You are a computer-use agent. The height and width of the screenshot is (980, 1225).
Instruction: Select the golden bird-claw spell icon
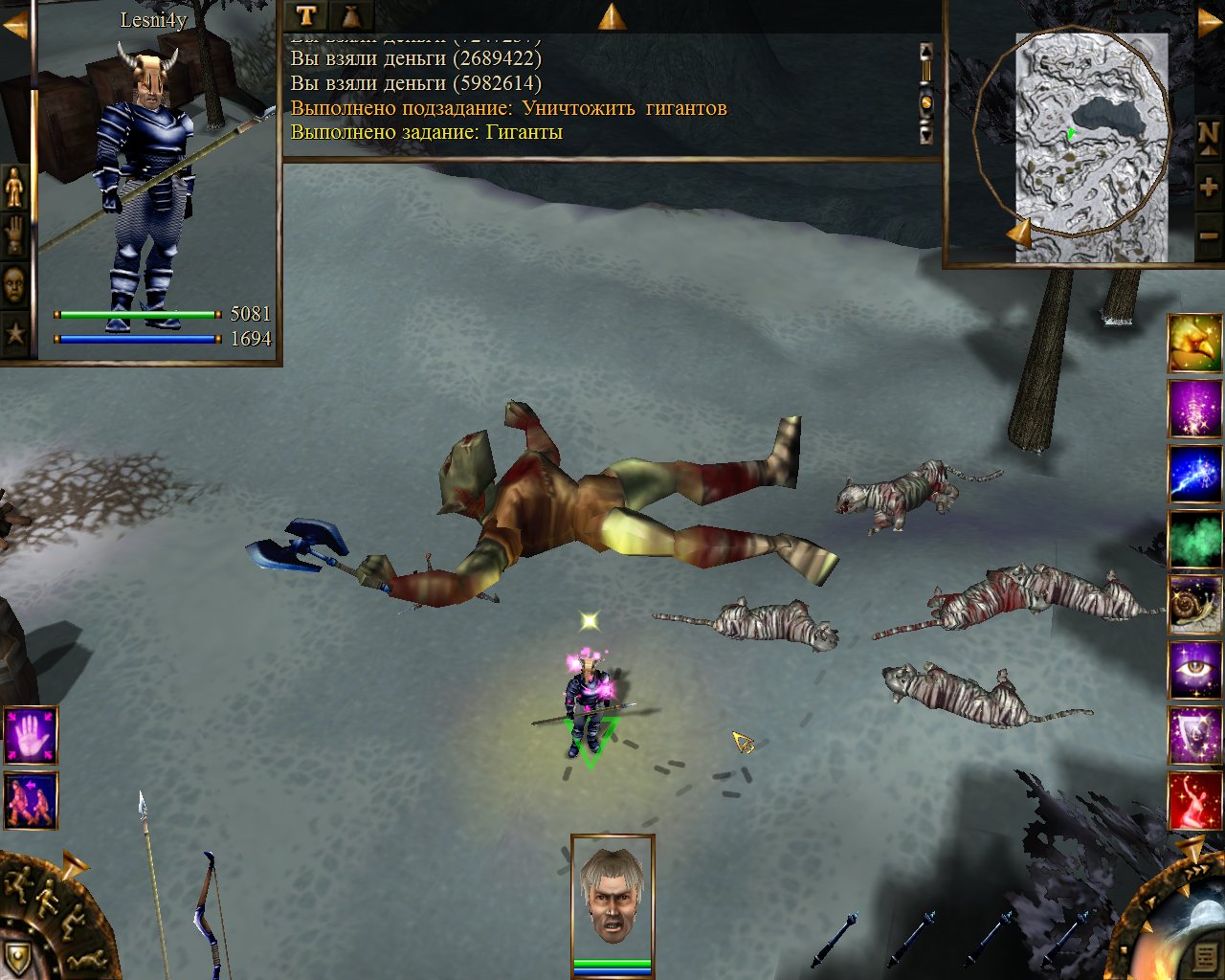click(1194, 344)
